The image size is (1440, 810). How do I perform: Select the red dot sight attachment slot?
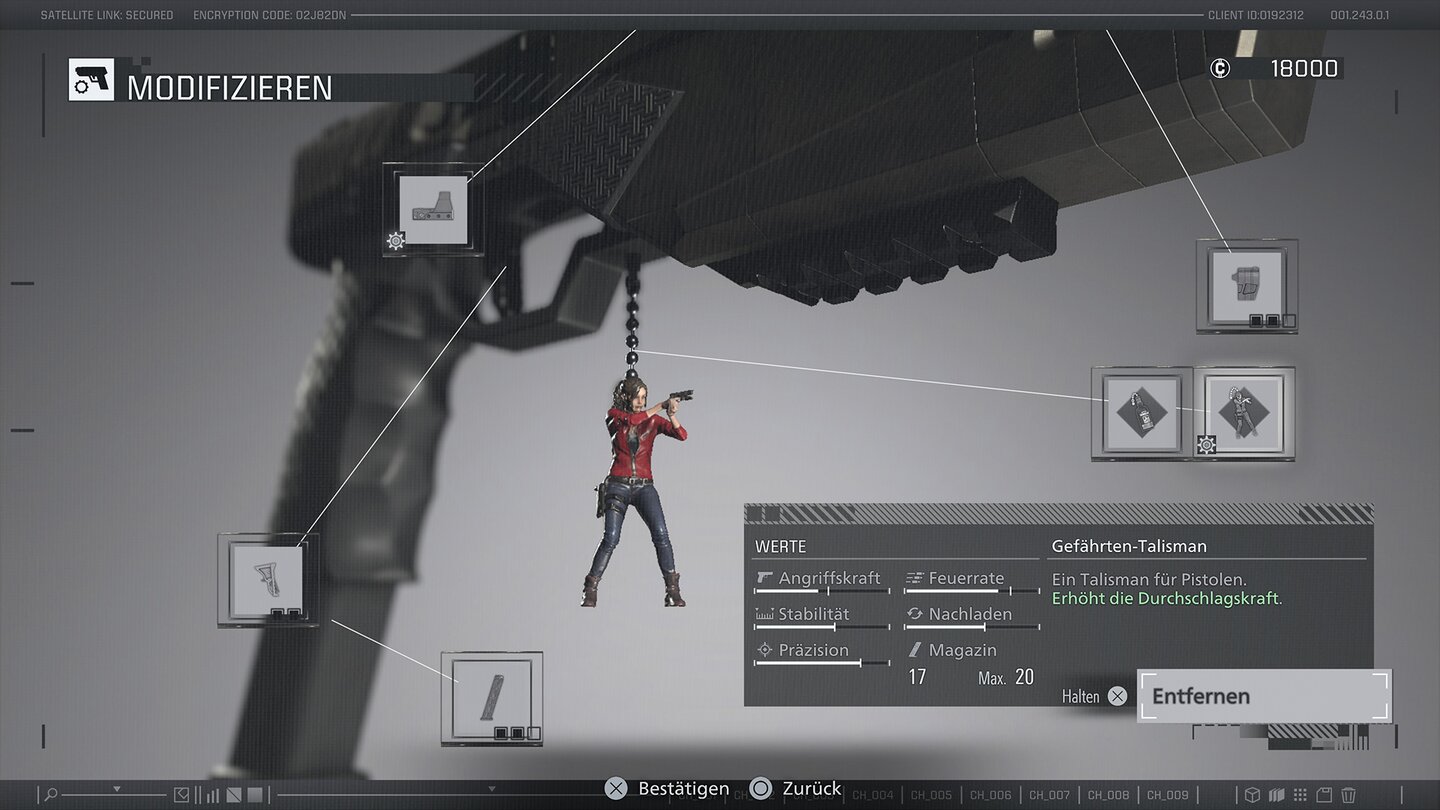click(x=433, y=210)
